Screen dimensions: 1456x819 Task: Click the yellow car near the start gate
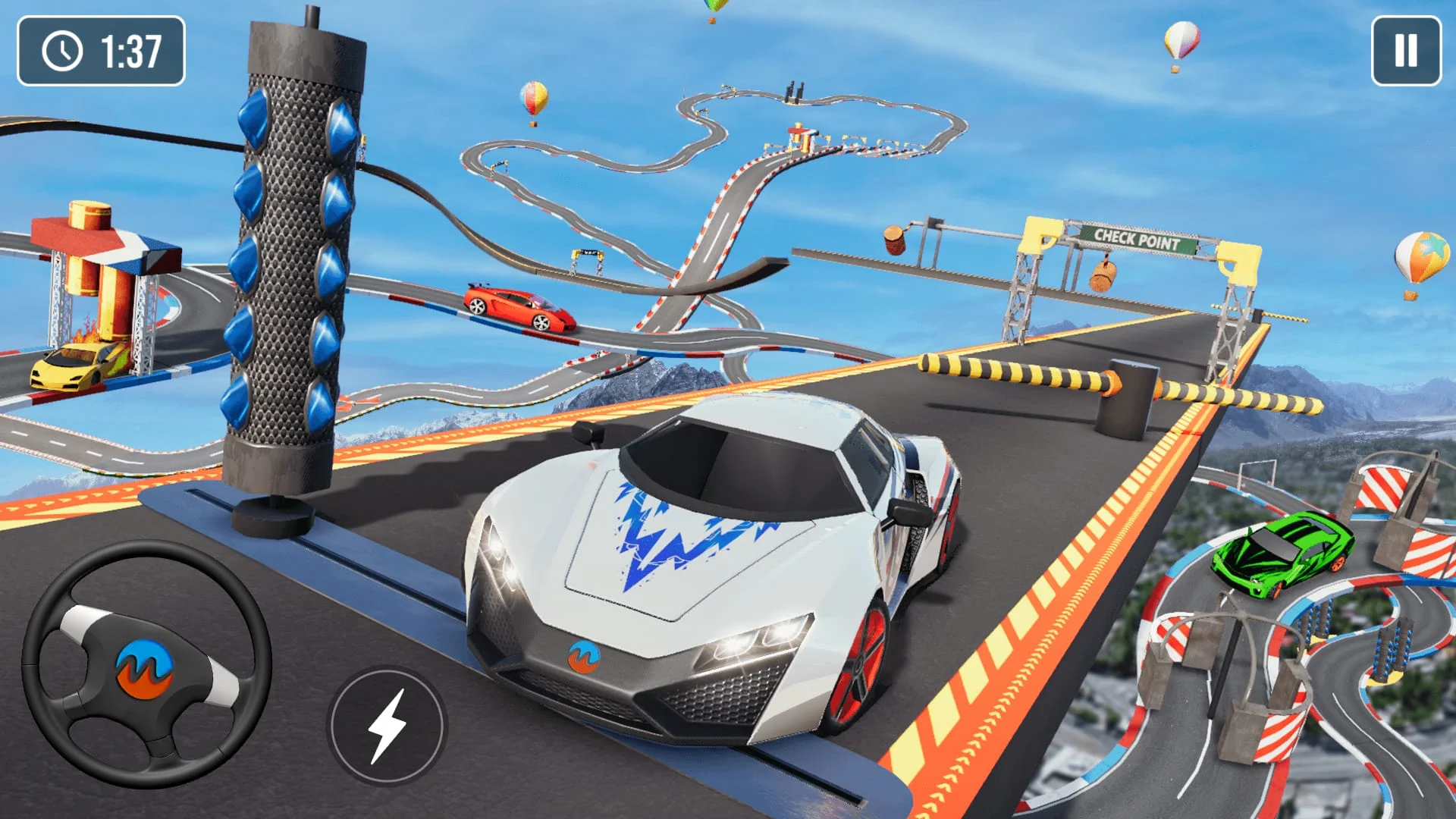(x=72, y=364)
